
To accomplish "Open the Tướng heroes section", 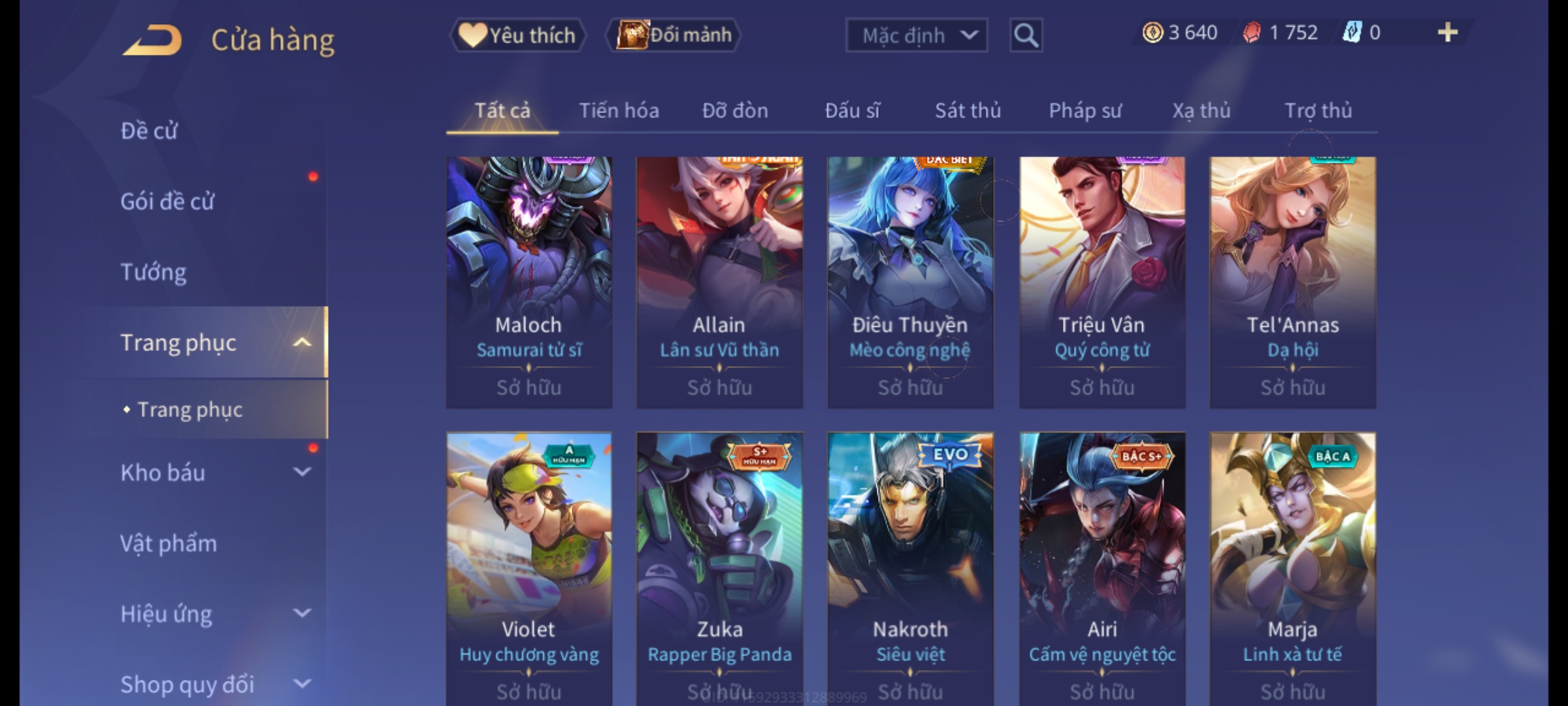I will click(x=154, y=272).
